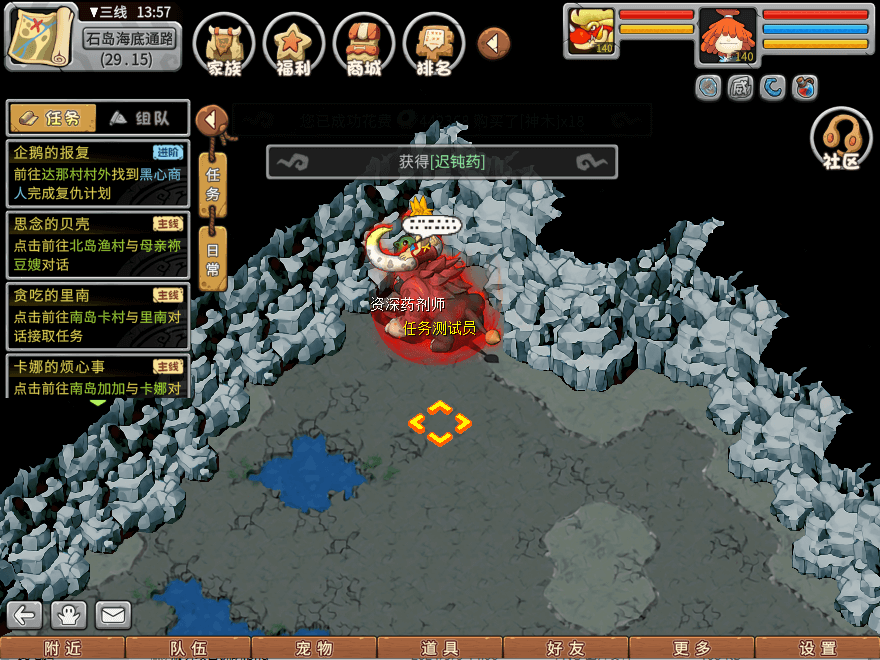Screen dimensions: 880x660
Task: Select the 企鹅的报复 quest entry
Action: (x=98, y=172)
